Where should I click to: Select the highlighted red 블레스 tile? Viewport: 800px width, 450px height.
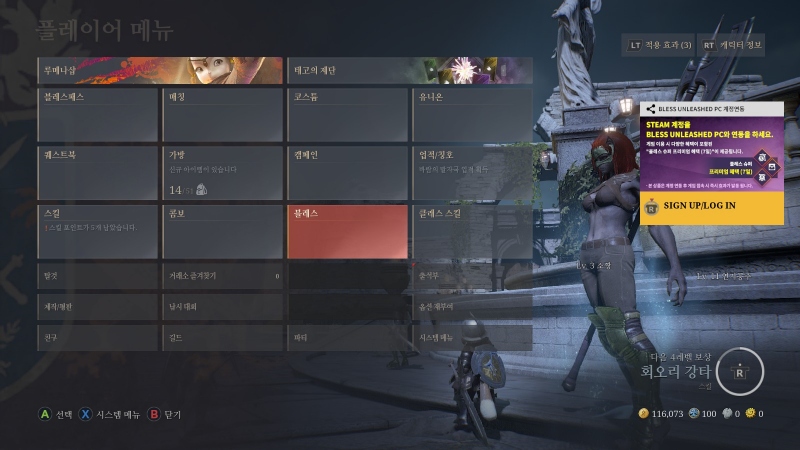[347, 231]
